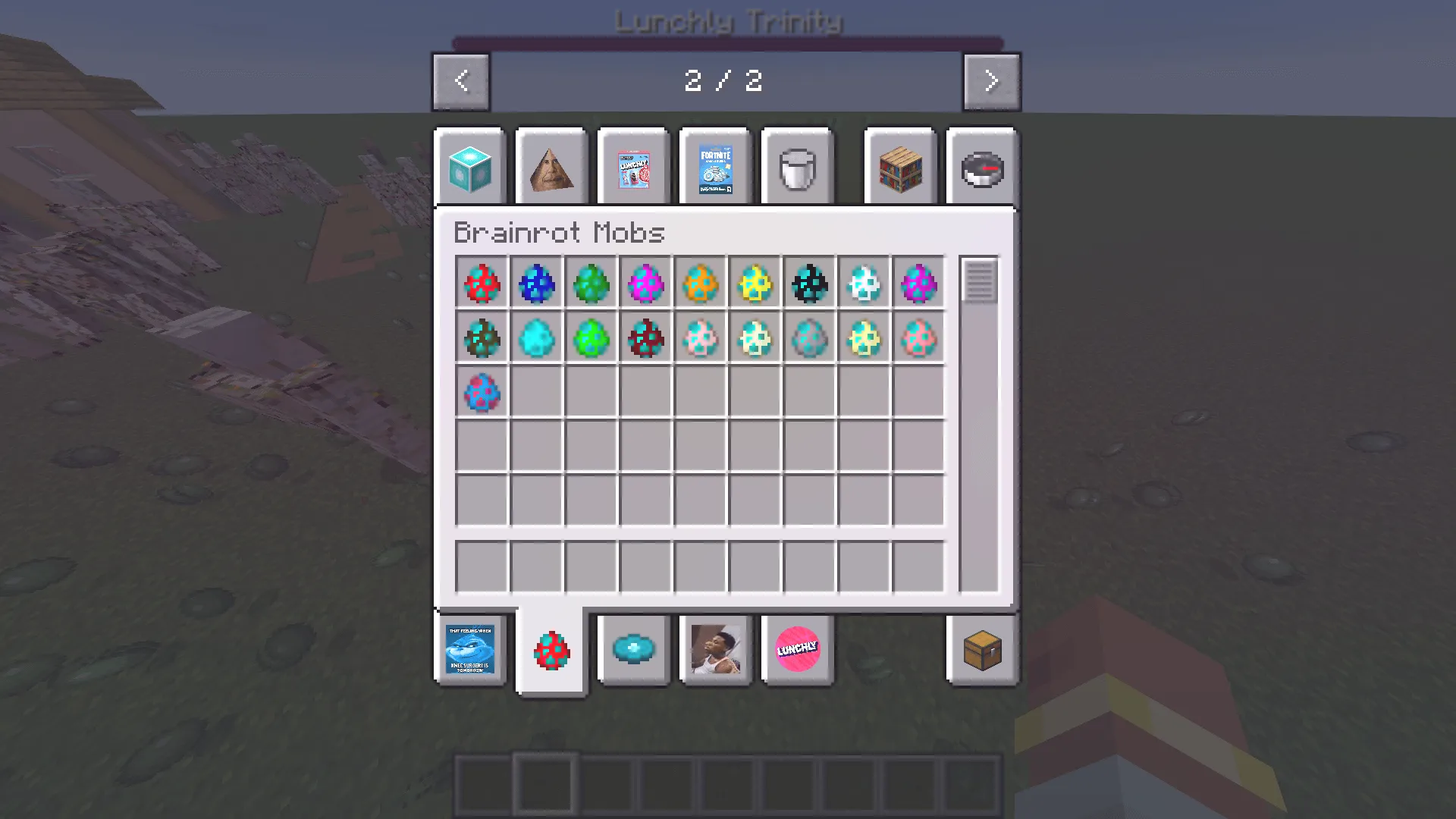Open the Fortnite V-Bucks card tab
The width and height of the screenshot is (1456, 819).
click(x=715, y=166)
